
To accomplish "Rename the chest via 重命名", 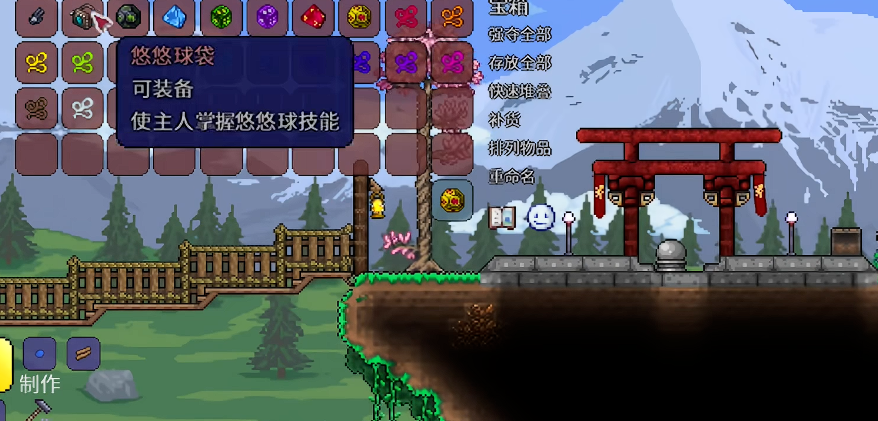I will pos(512,176).
